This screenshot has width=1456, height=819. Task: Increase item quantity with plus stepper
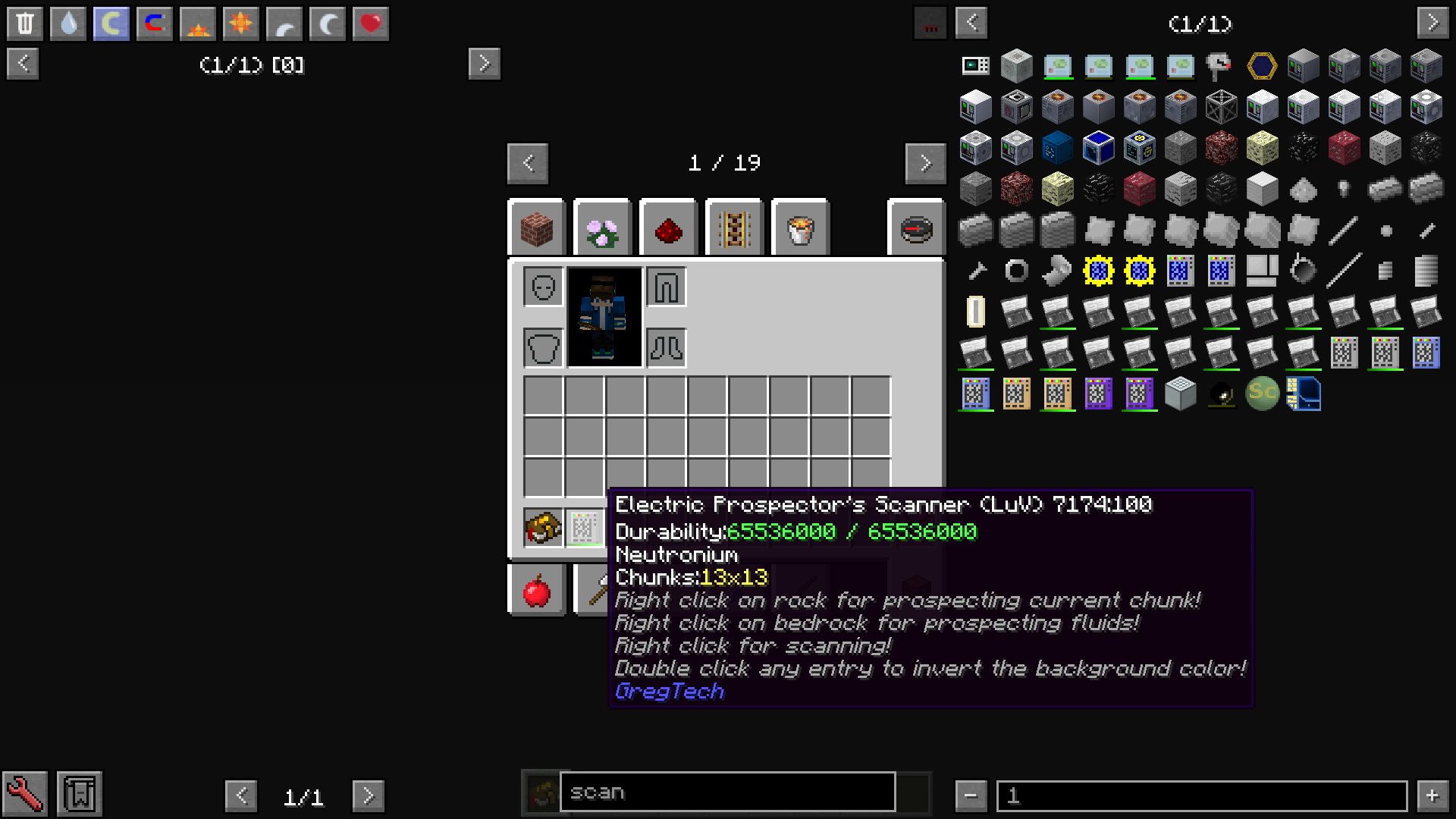[1432, 795]
